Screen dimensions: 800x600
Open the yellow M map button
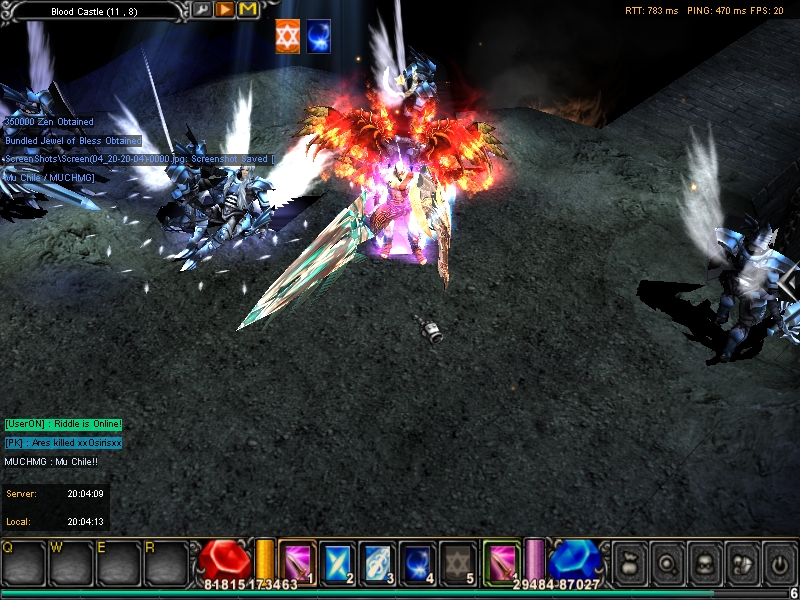pos(248,10)
